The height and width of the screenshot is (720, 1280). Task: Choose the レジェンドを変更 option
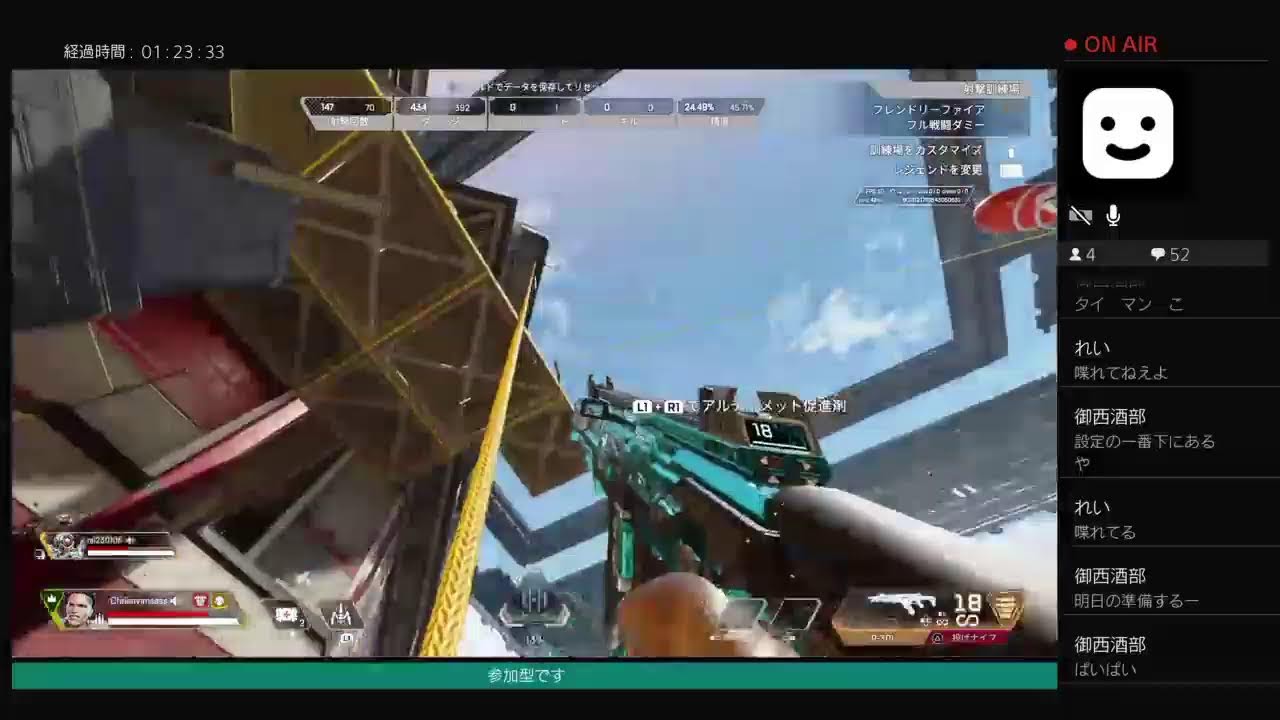926,170
